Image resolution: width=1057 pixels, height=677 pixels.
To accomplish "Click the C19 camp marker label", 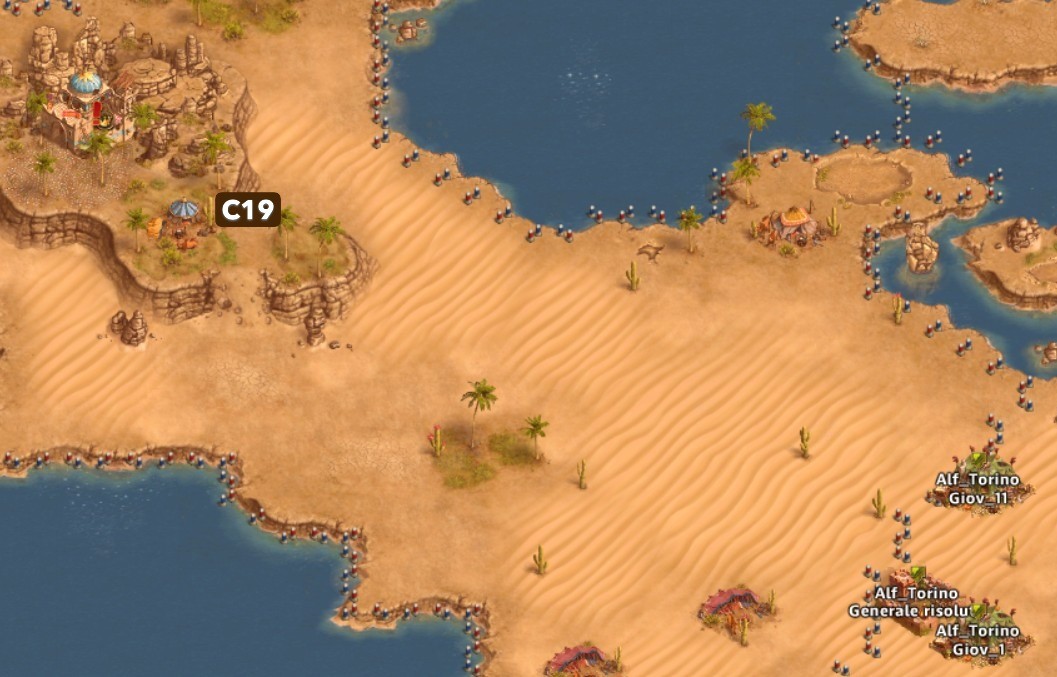I will 247,210.
